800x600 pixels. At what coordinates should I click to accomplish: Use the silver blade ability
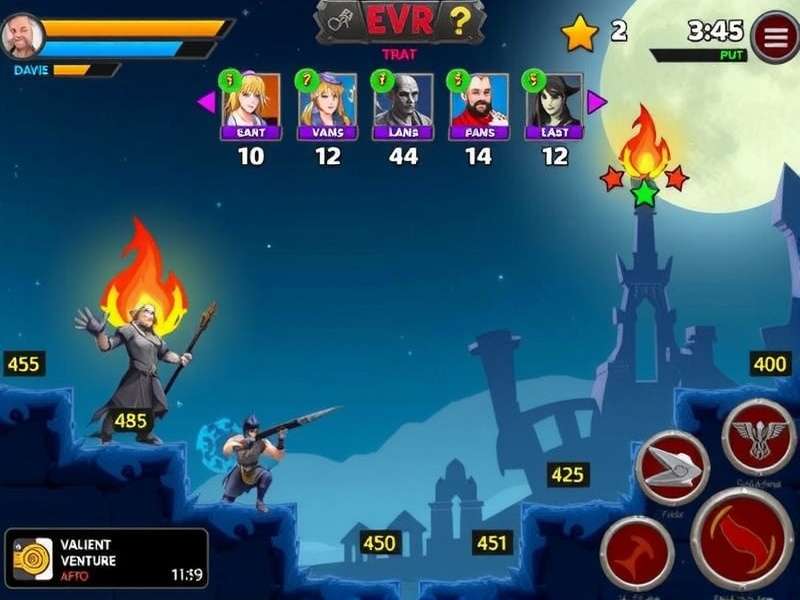(x=671, y=467)
